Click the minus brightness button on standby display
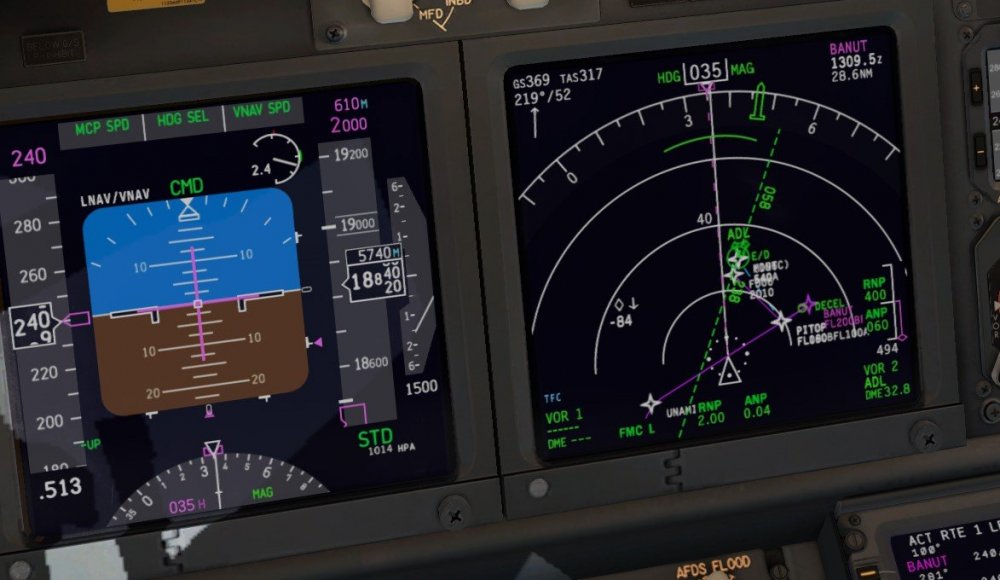 tap(979, 151)
